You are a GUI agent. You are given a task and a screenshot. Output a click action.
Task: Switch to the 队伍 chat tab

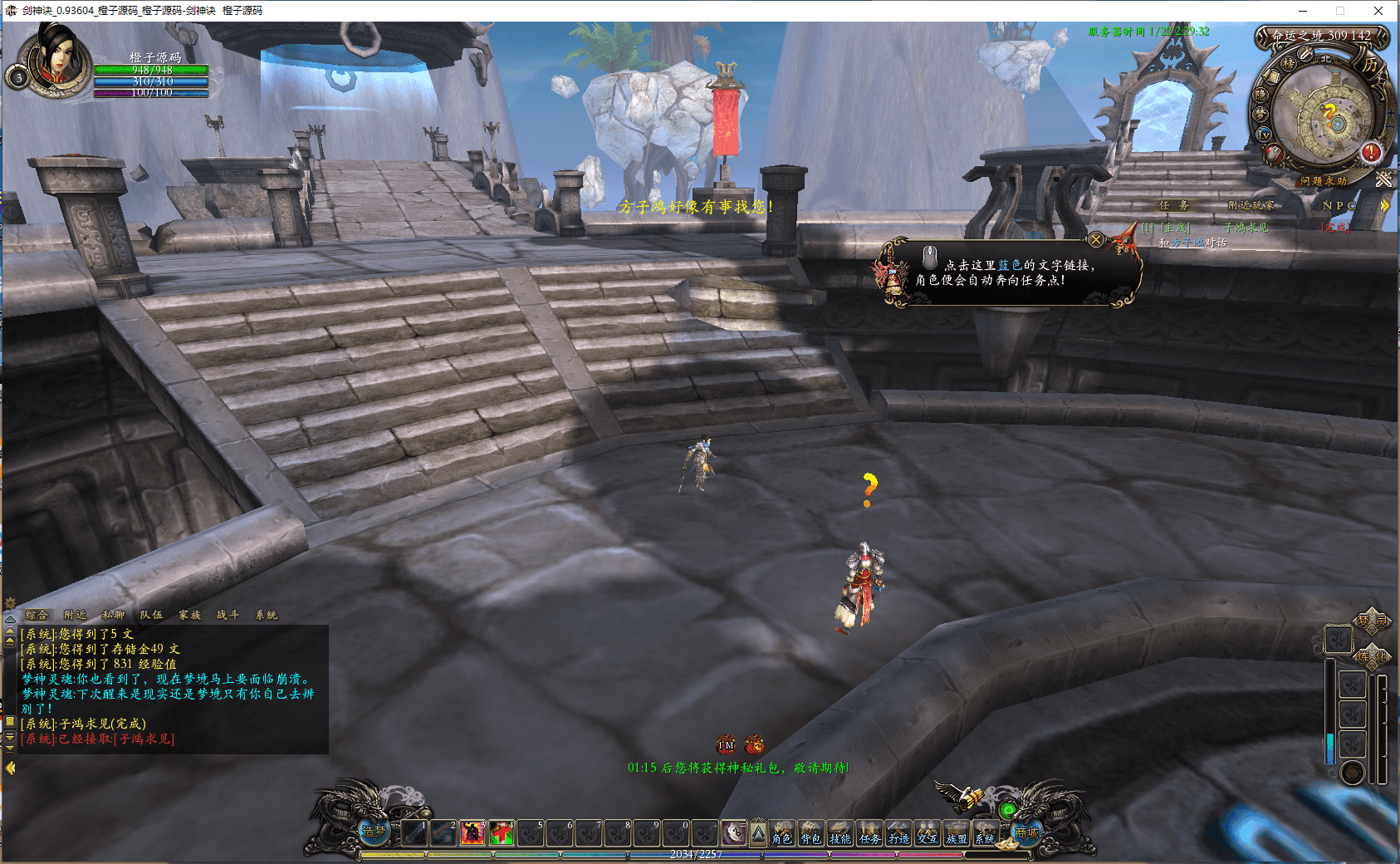(x=151, y=615)
